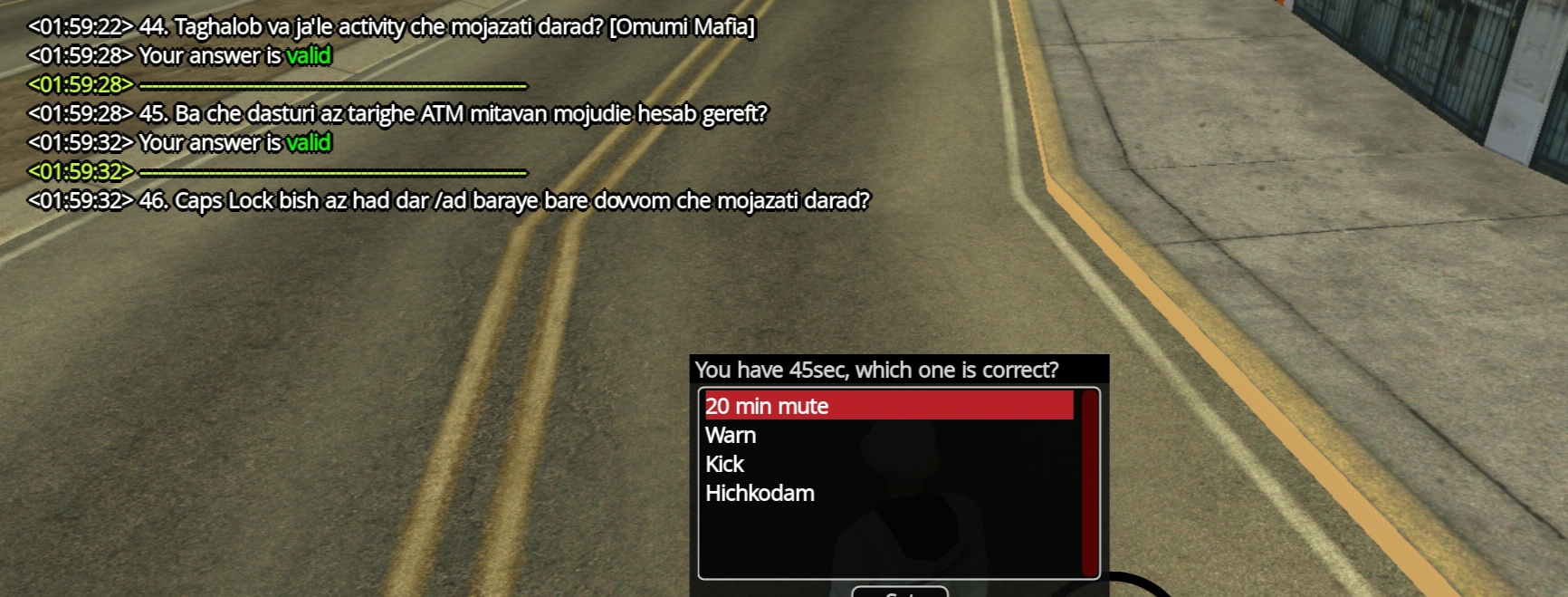Select the "Hichkodam" answer option

point(760,494)
